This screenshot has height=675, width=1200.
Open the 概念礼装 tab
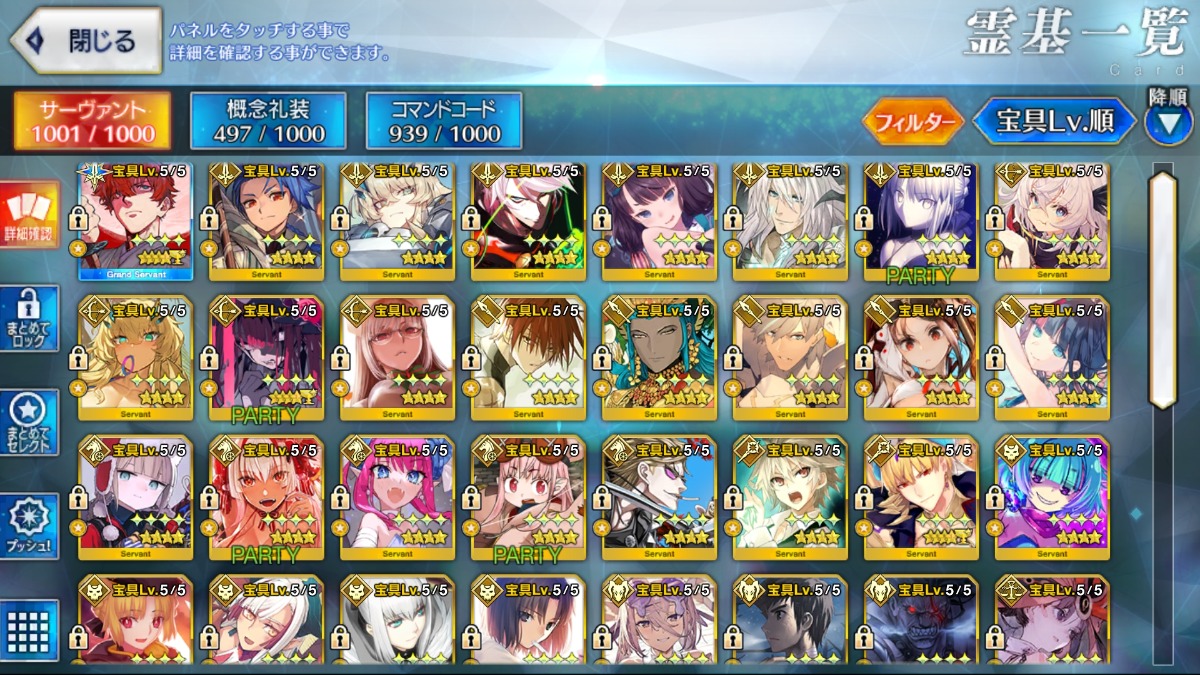(268, 121)
